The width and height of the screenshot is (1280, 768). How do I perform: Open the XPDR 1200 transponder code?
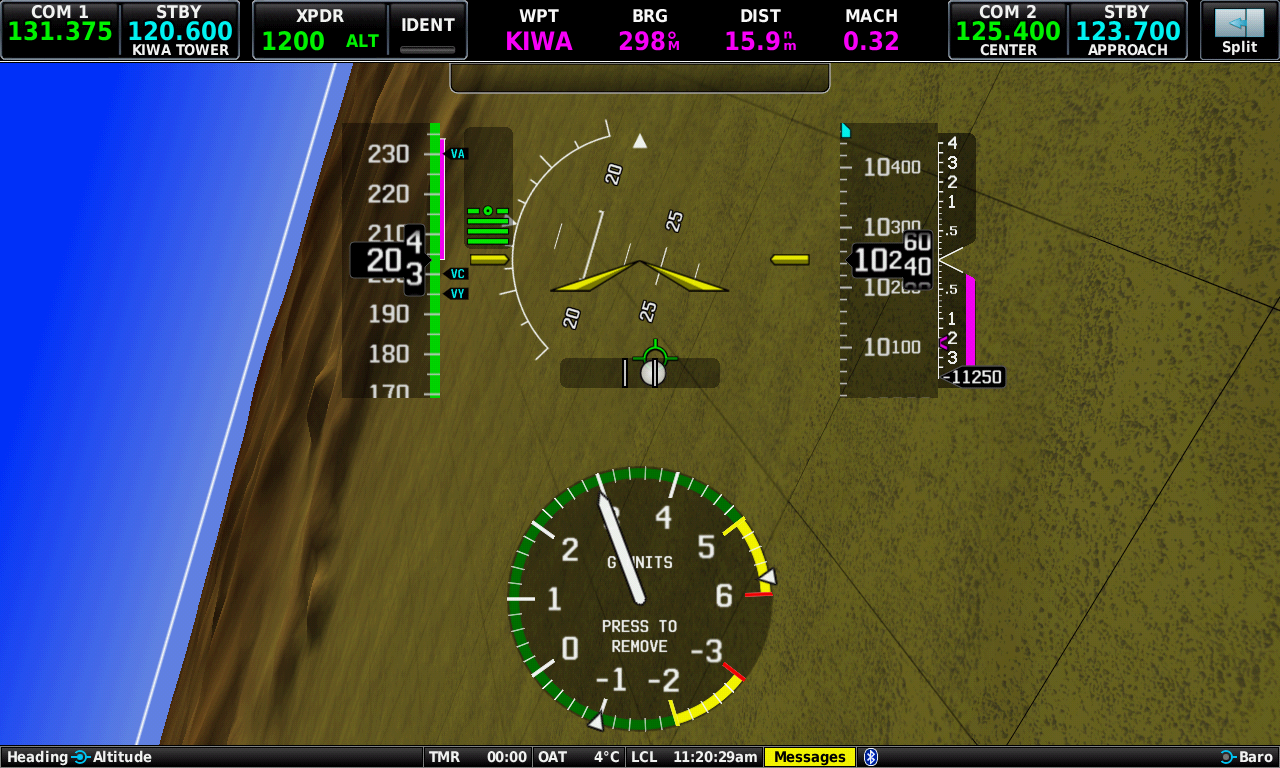(320, 30)
